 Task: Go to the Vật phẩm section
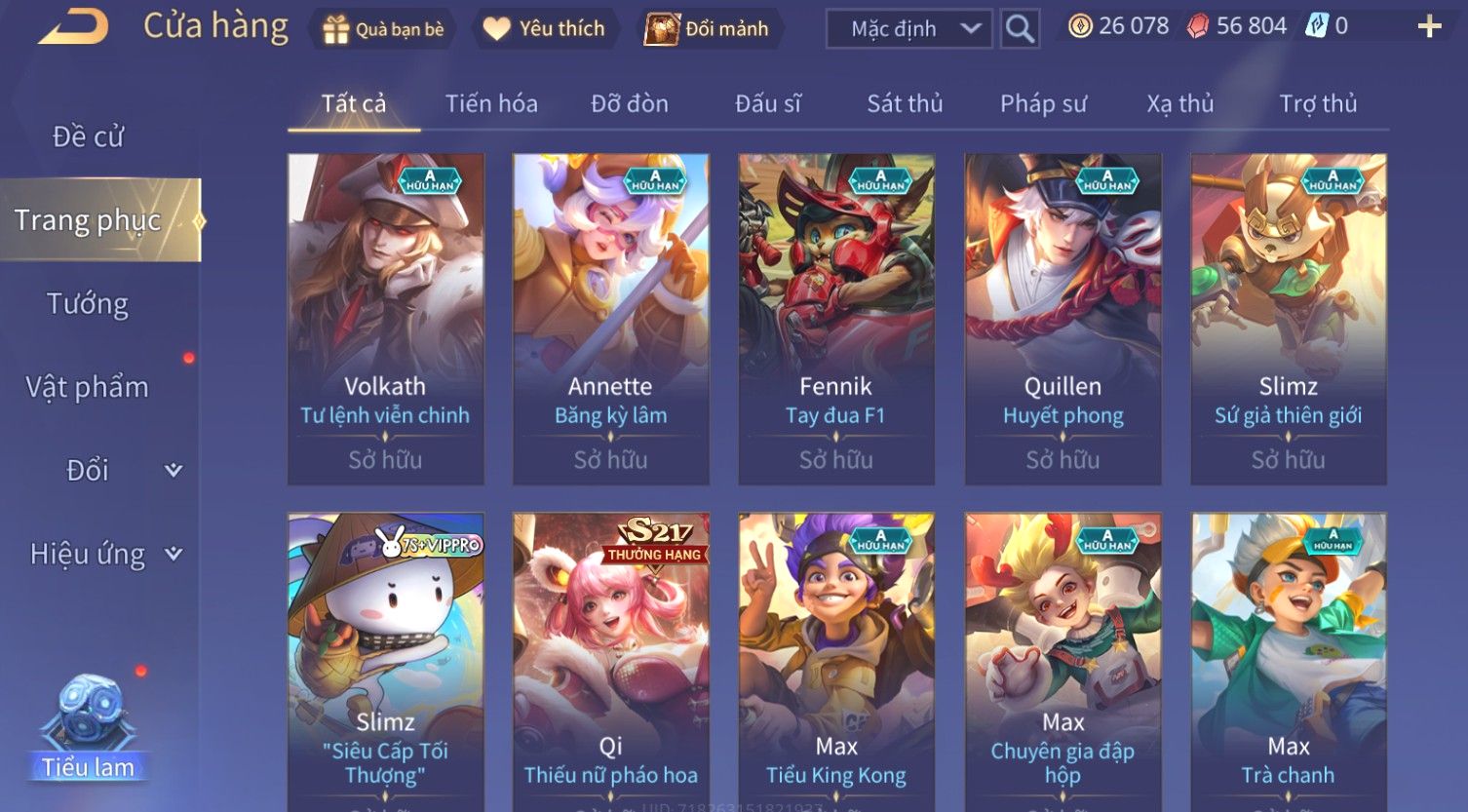88,387
